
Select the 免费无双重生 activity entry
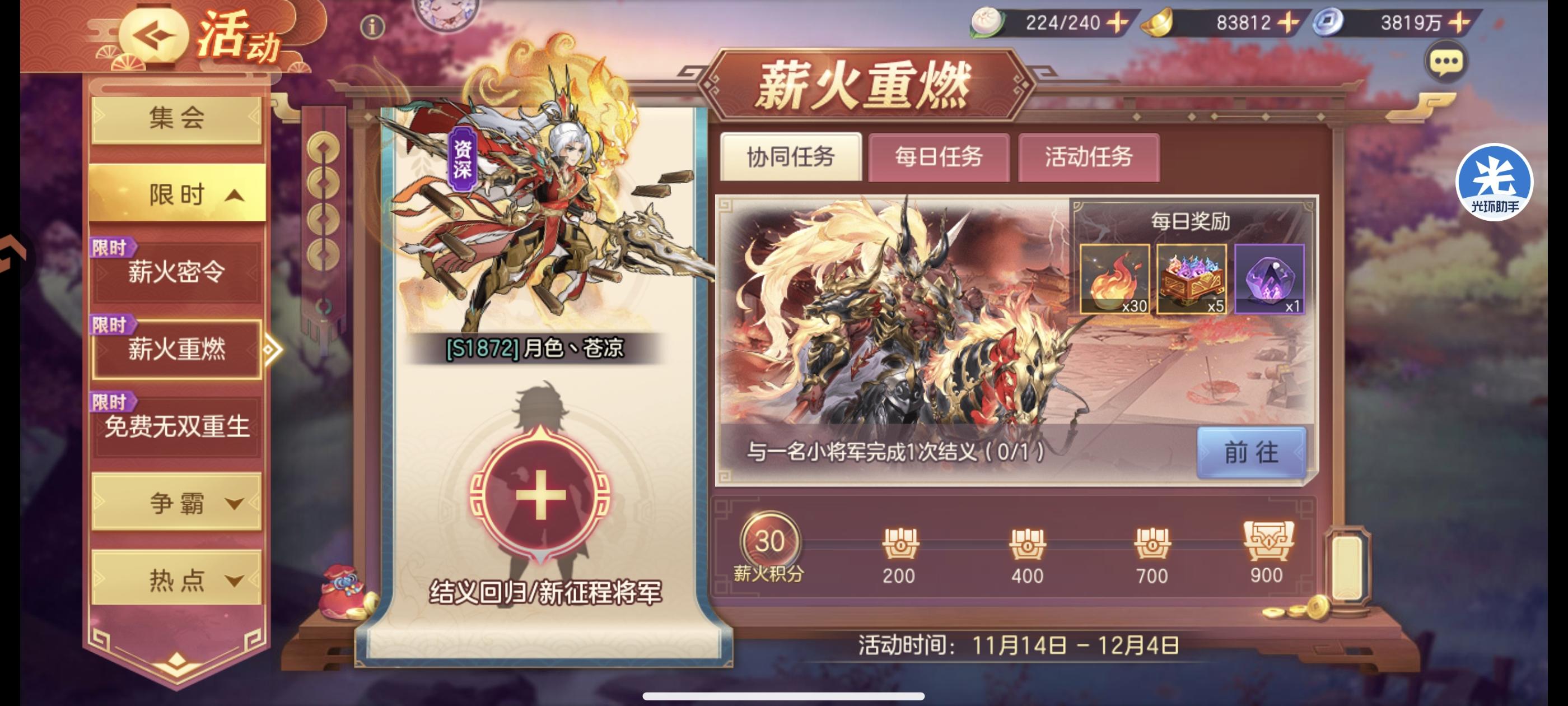[177, 428]
